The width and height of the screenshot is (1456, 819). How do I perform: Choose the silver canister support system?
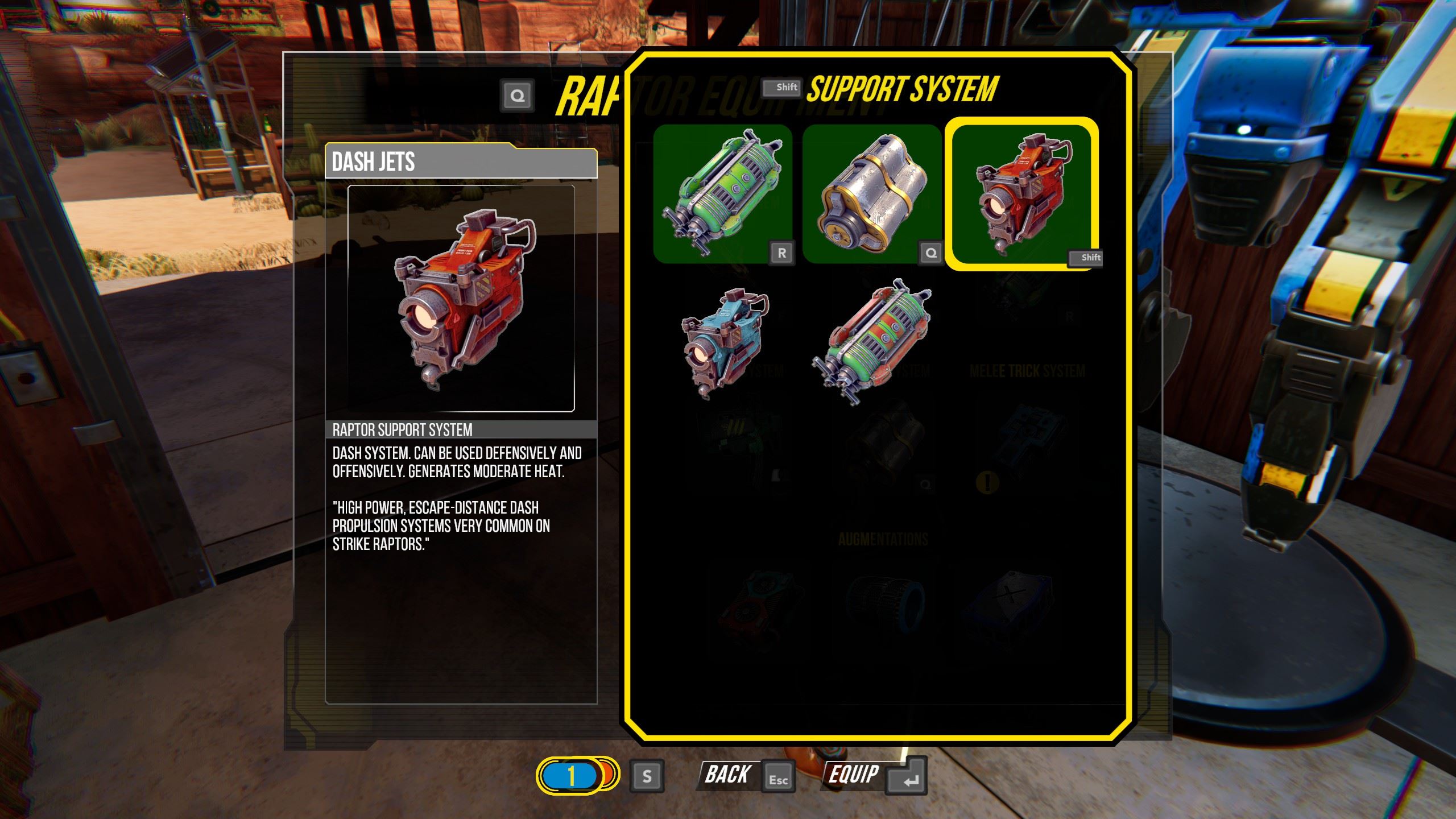click(x=871, y=193)
